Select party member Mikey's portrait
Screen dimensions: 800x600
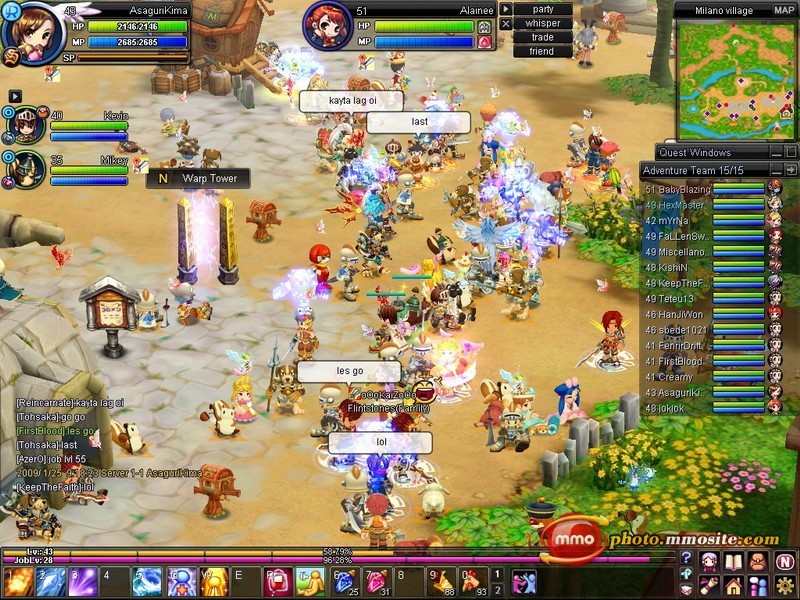tap(29, 169)
